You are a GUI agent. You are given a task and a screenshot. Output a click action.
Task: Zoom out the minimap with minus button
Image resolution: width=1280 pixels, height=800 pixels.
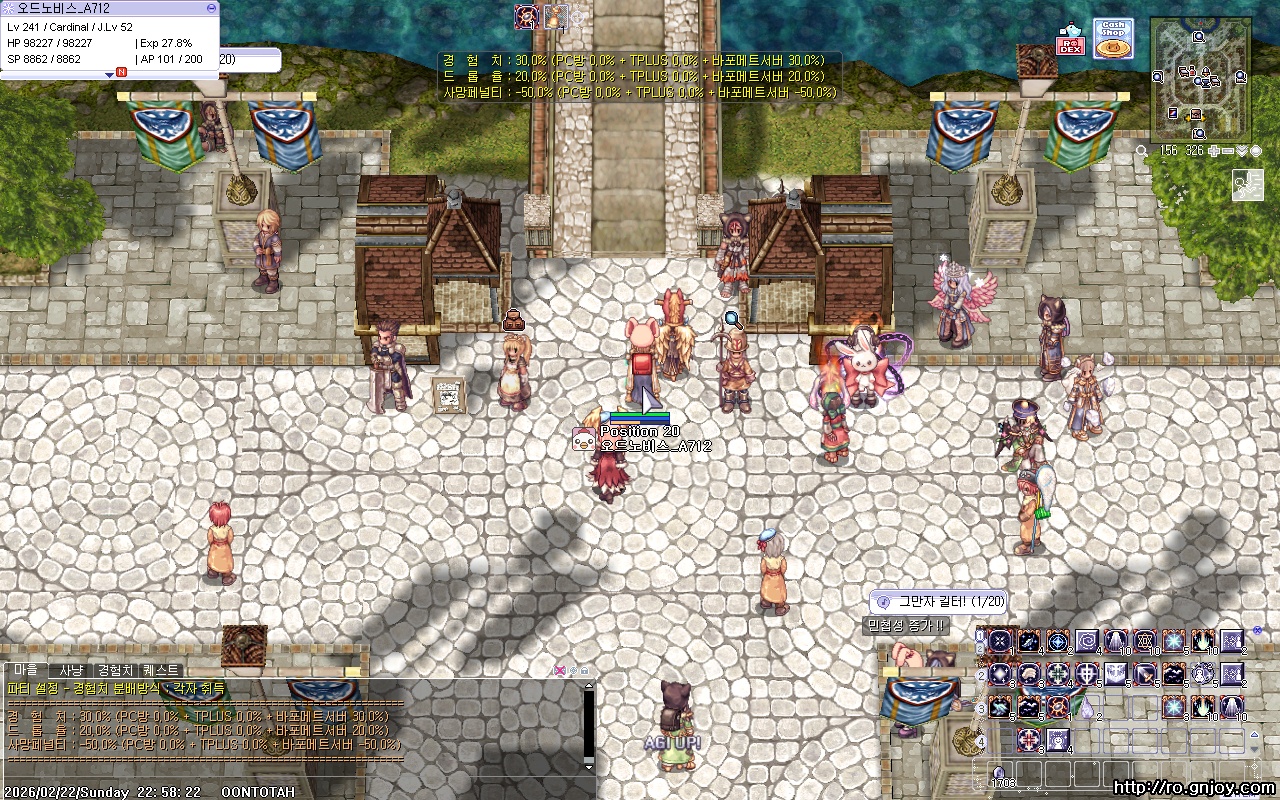1228,151
